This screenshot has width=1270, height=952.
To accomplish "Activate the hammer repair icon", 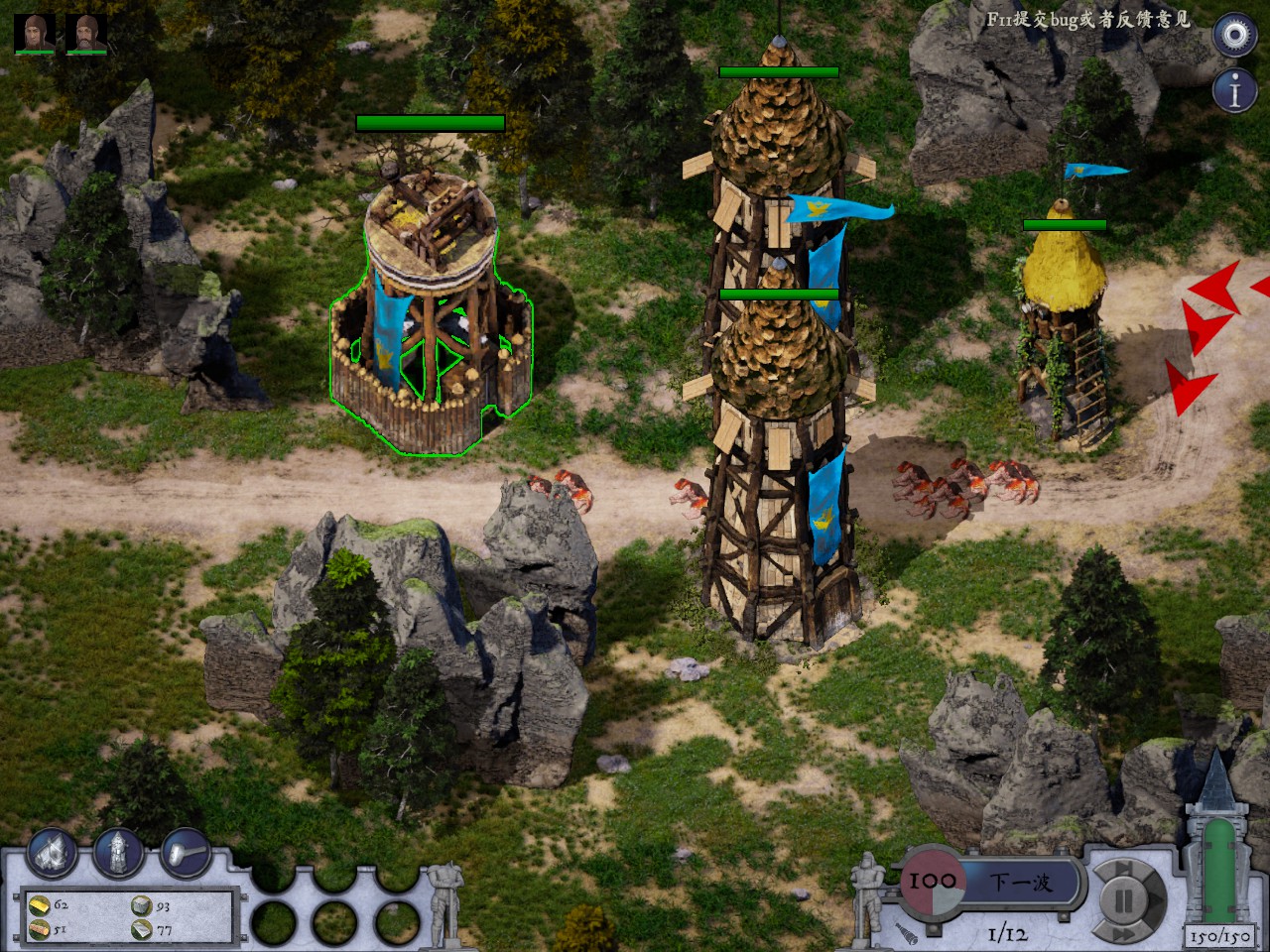I will tap(185, 852).
